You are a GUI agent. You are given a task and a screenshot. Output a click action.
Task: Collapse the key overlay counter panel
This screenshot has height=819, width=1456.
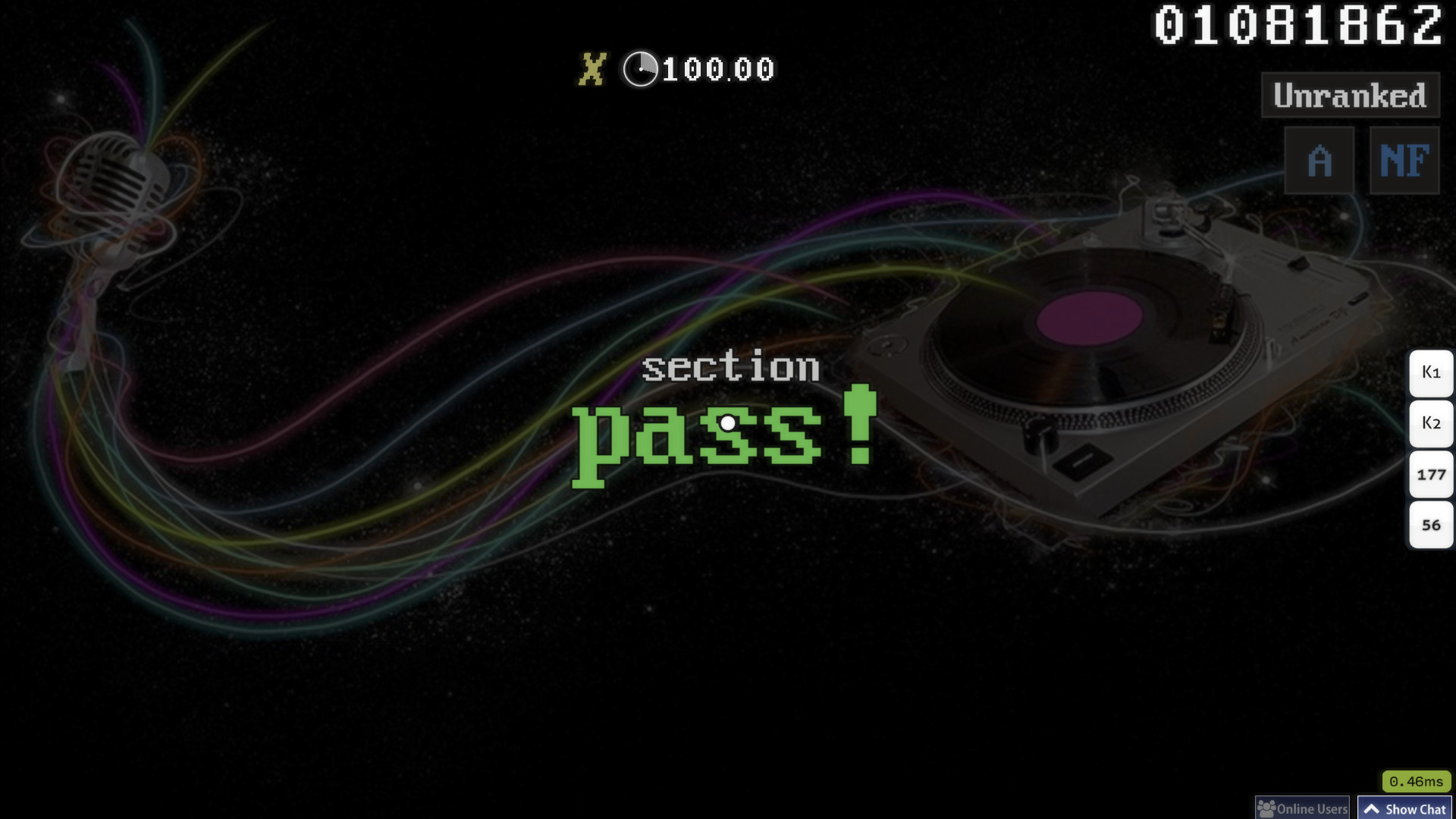1430,447
